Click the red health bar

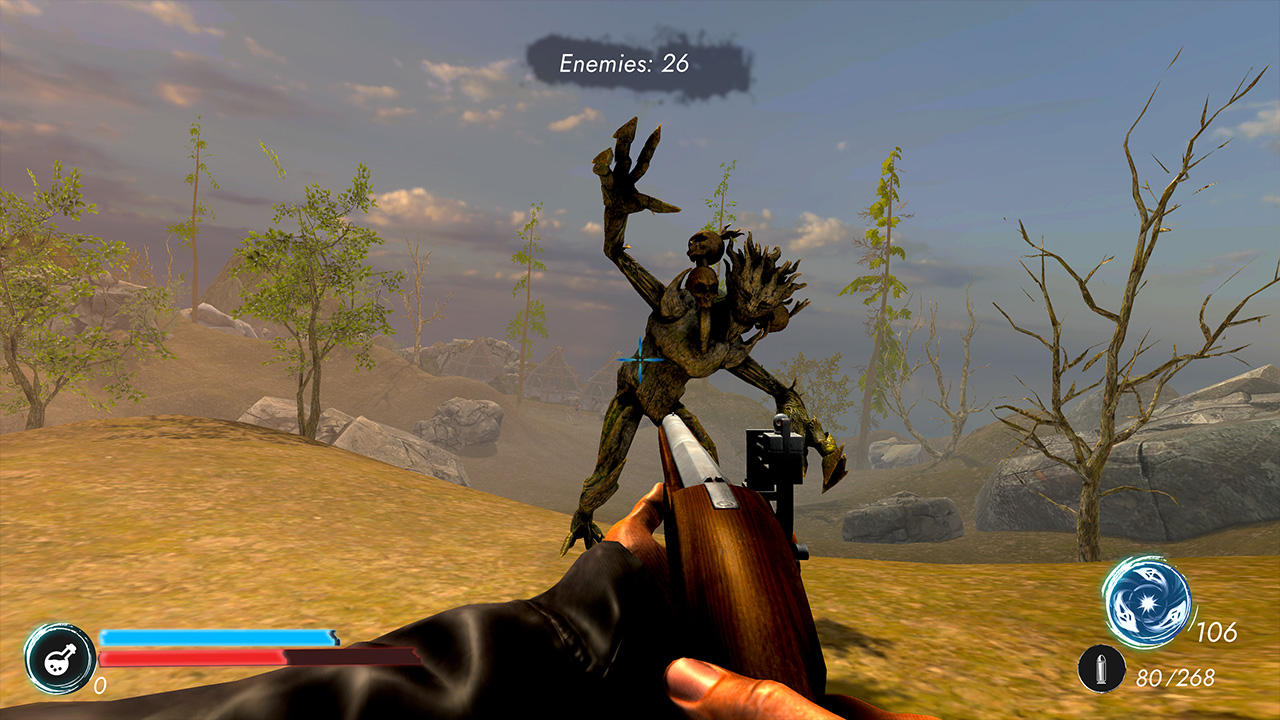click(x=190, y=655)
